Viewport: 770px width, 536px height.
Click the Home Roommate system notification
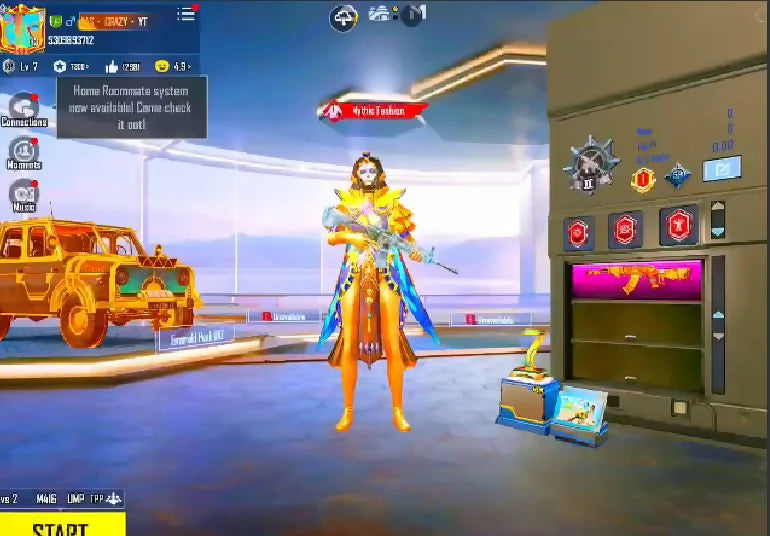click(131, 107)
